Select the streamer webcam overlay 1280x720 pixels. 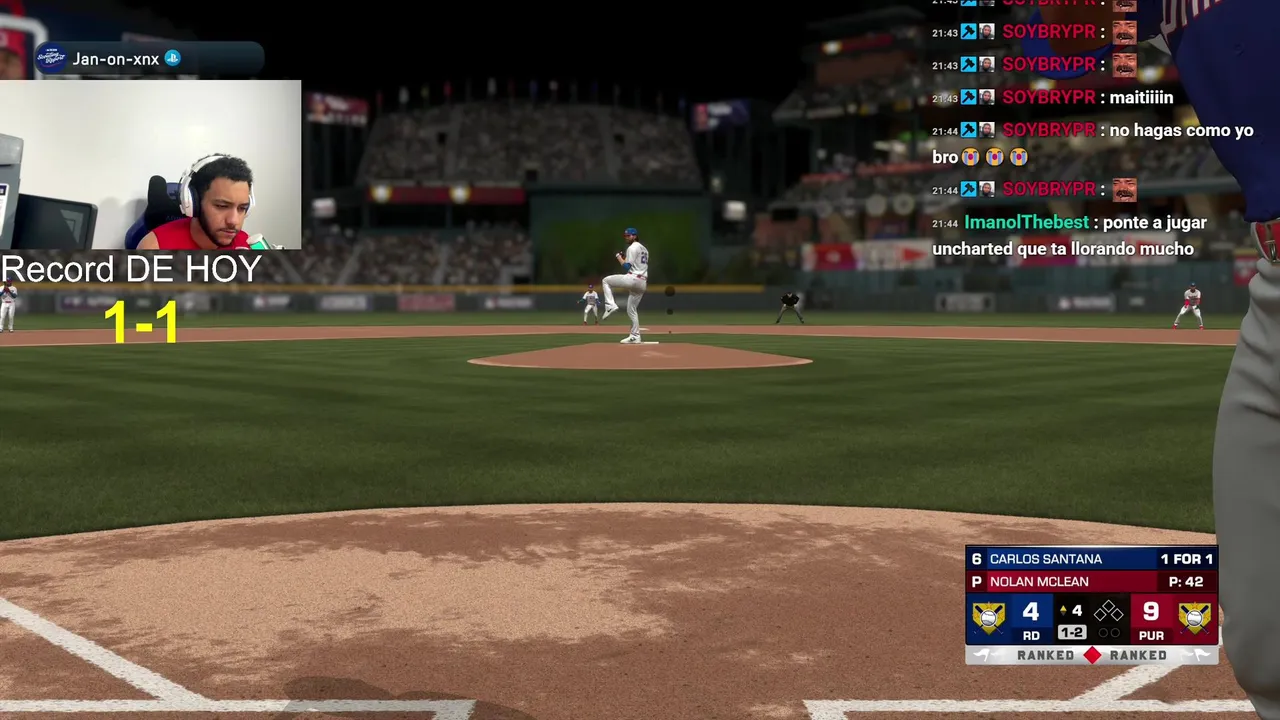pos(150,165)
